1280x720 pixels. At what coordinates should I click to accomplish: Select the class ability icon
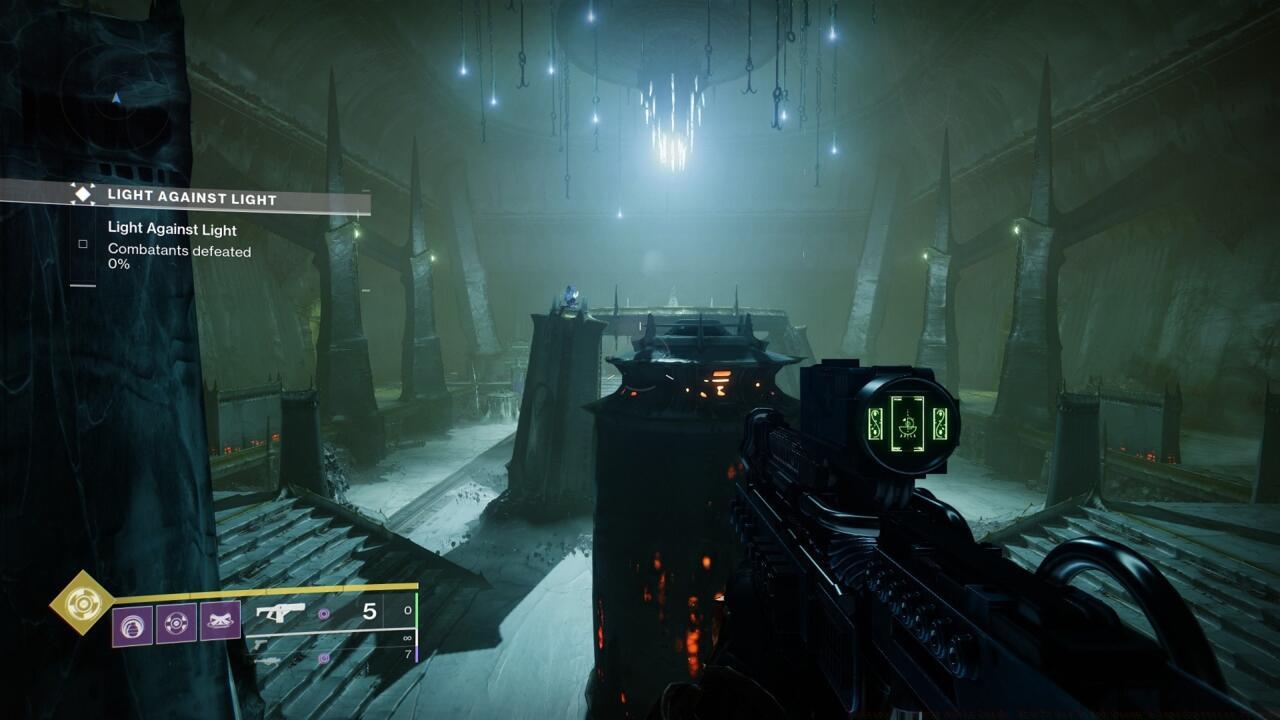click(178, 622)
